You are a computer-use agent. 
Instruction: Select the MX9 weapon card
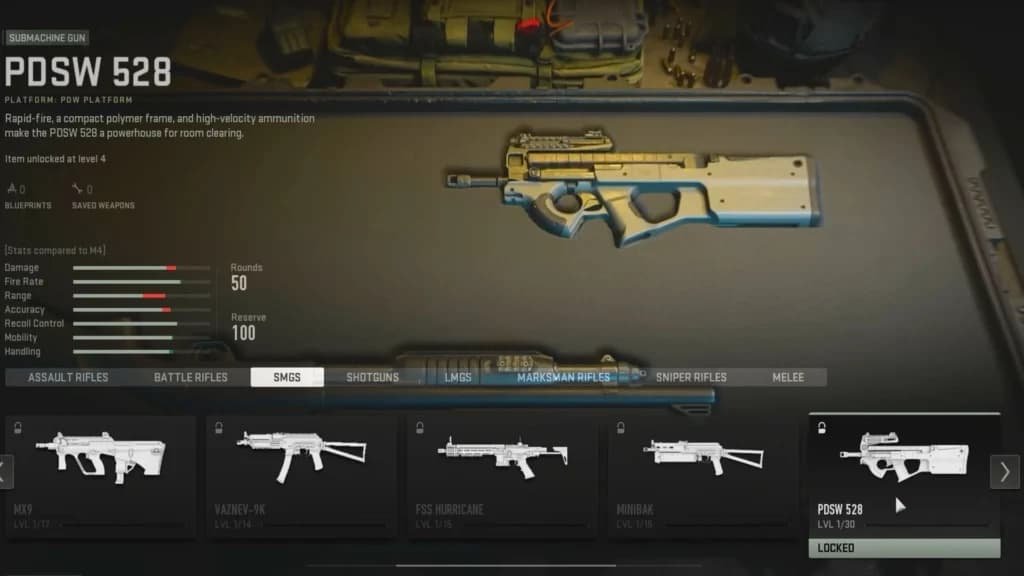pyautogui.click(x=100, y=475)
